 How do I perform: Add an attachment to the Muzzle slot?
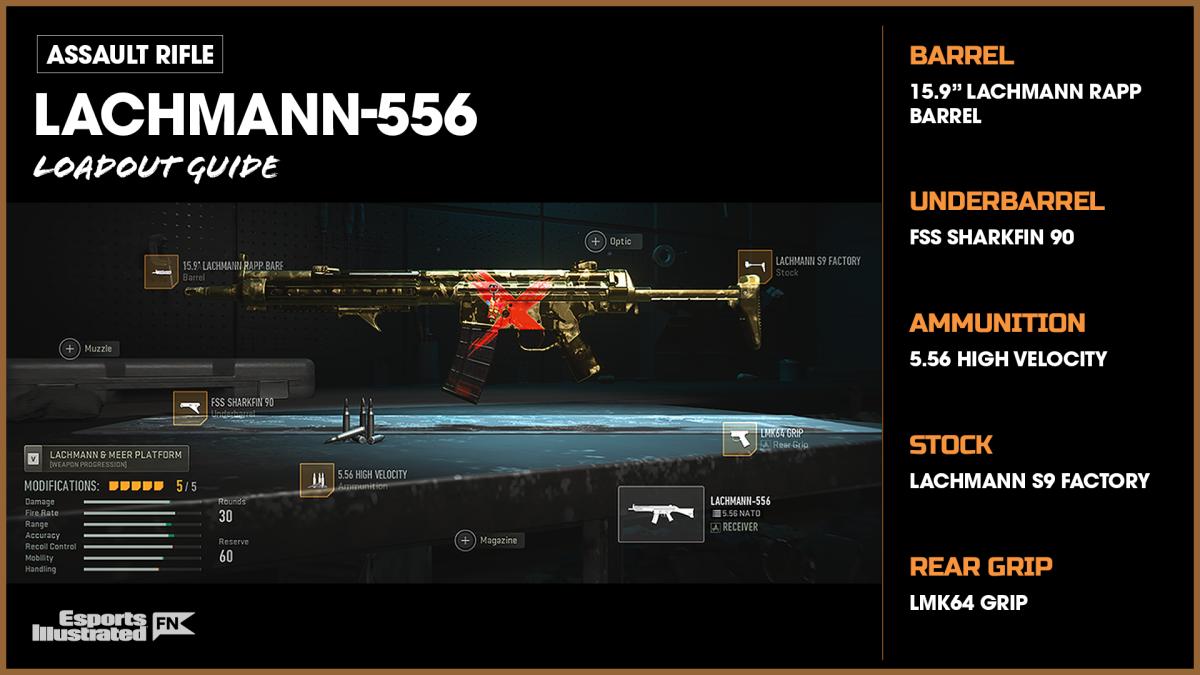(71, 349)
